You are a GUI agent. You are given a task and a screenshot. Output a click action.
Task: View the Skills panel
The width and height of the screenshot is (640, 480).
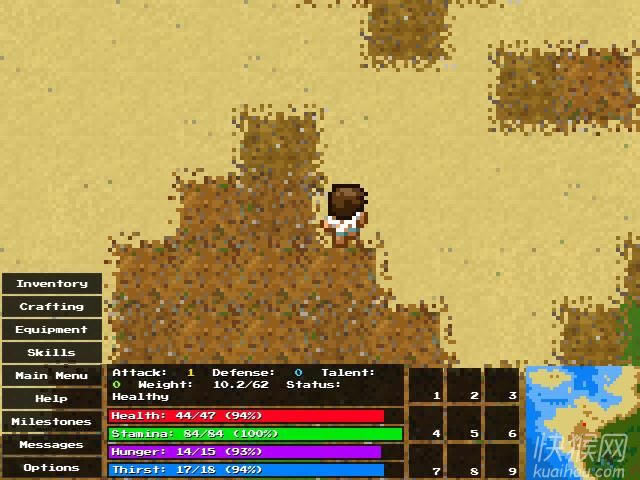coord(52,353)
